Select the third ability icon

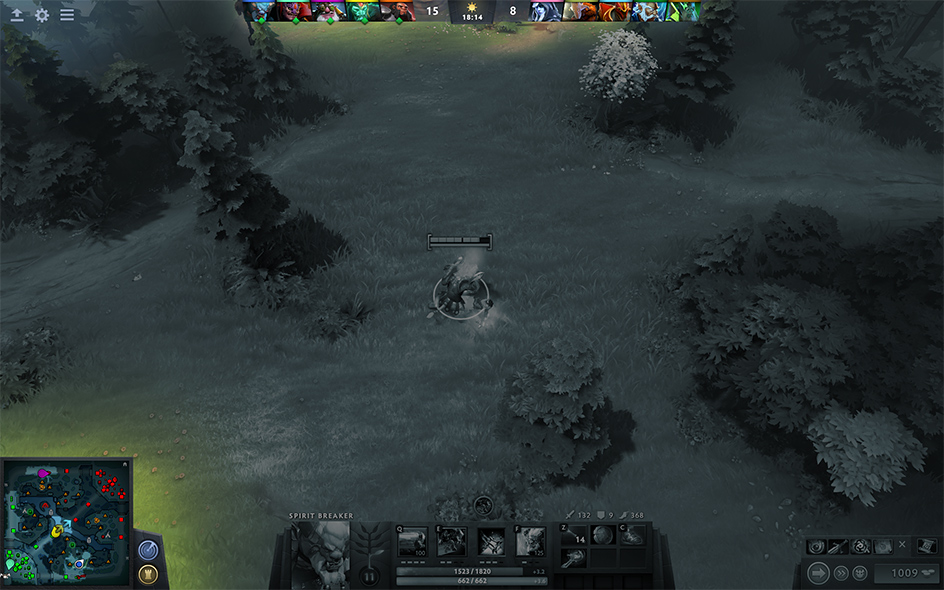pos(491,541)
